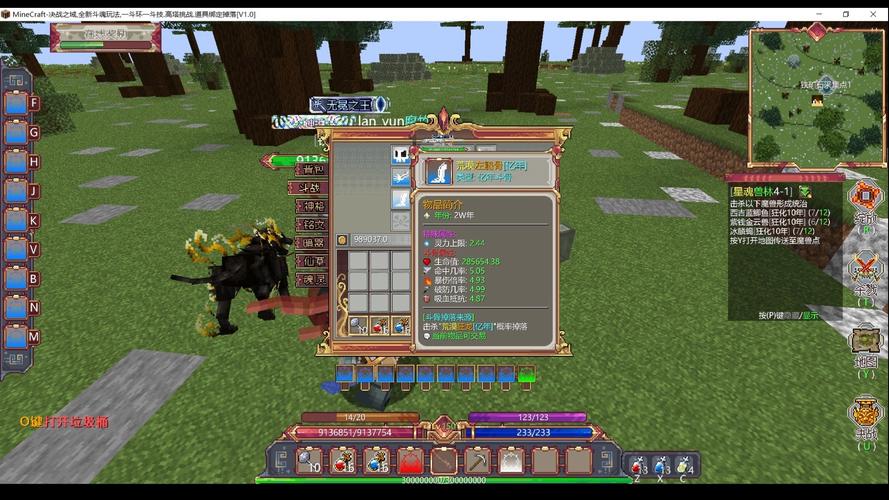This screenshot has height=500, width=889.
Task: Switch to the 斗技 tab
Action: click(312, 187)
